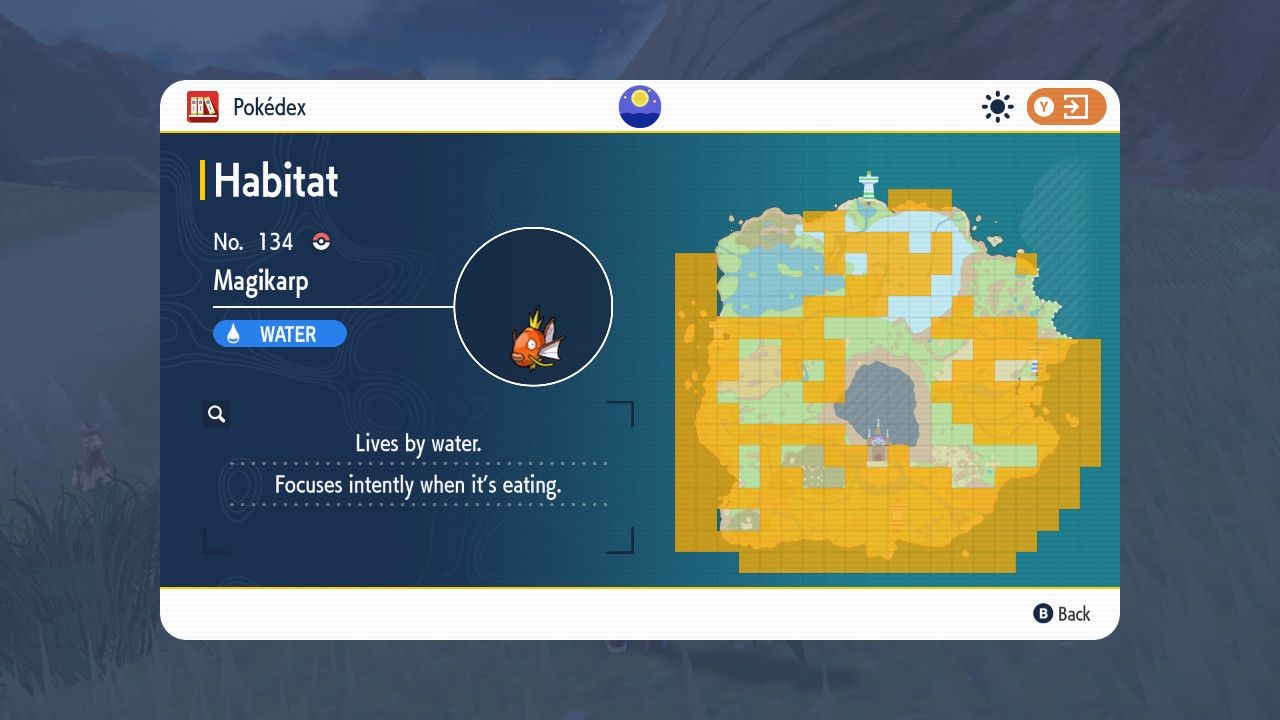Tap the orange Y exit icon
This screenshot has height=720, width=1280.
click(1065, 106)
